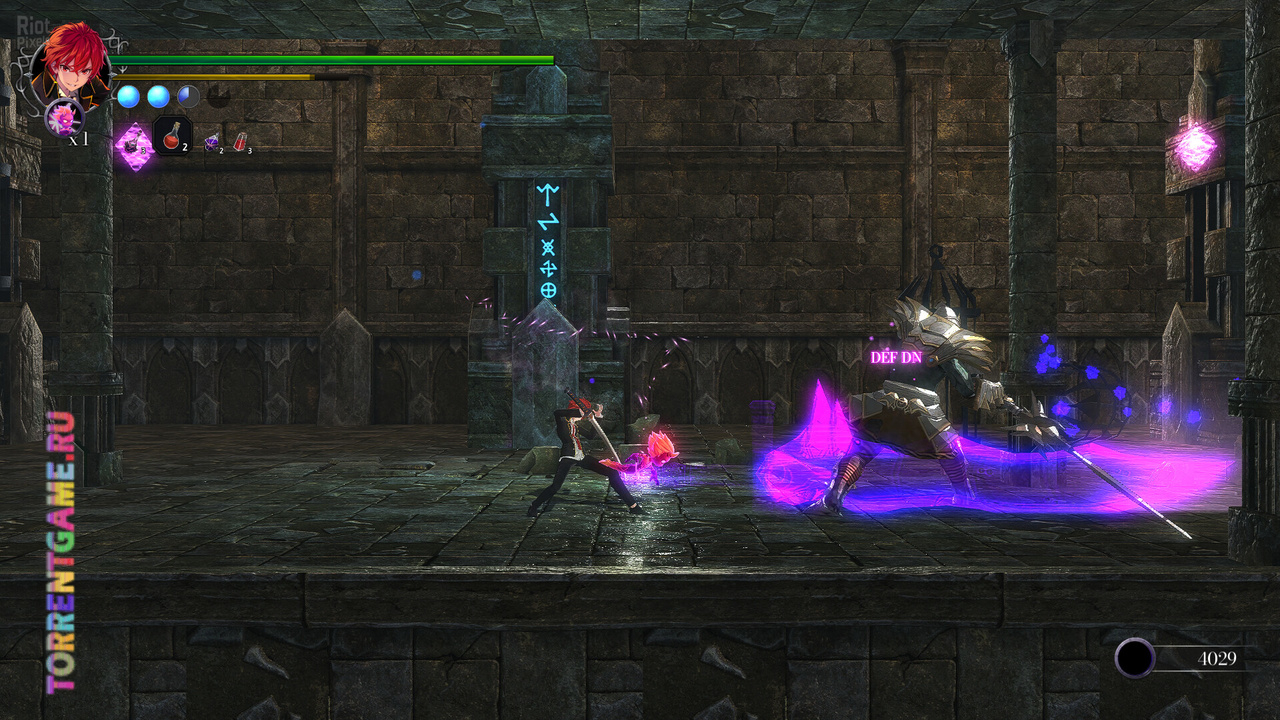Select the purple diamond item slot
The width and height of the screenshot is (1280, 720).
[x=132, y=145]
